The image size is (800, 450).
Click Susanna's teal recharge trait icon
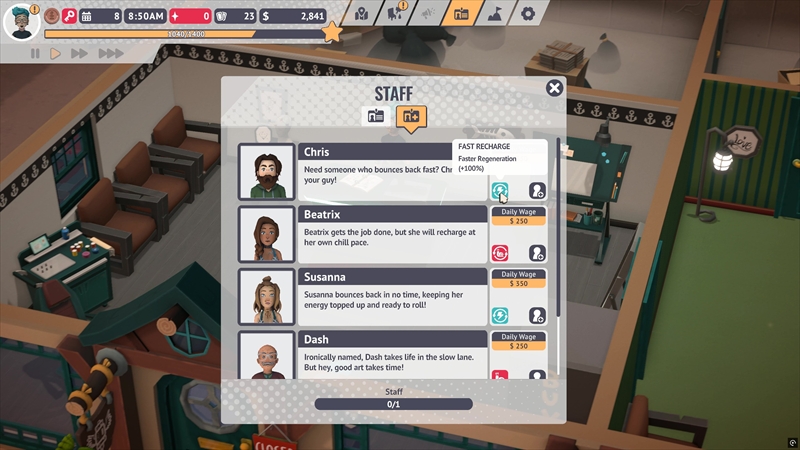coord(500,315)
